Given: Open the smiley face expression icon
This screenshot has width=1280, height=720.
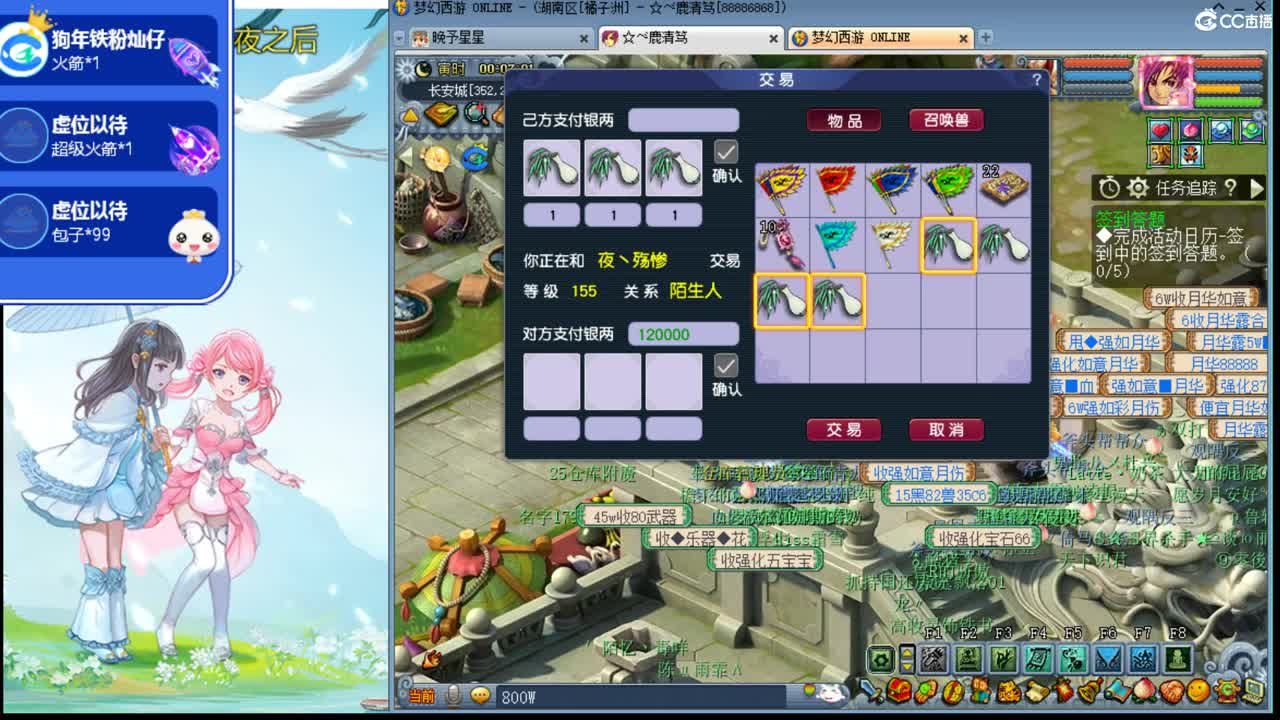Looking at the screenshot, I should 1196,692.
